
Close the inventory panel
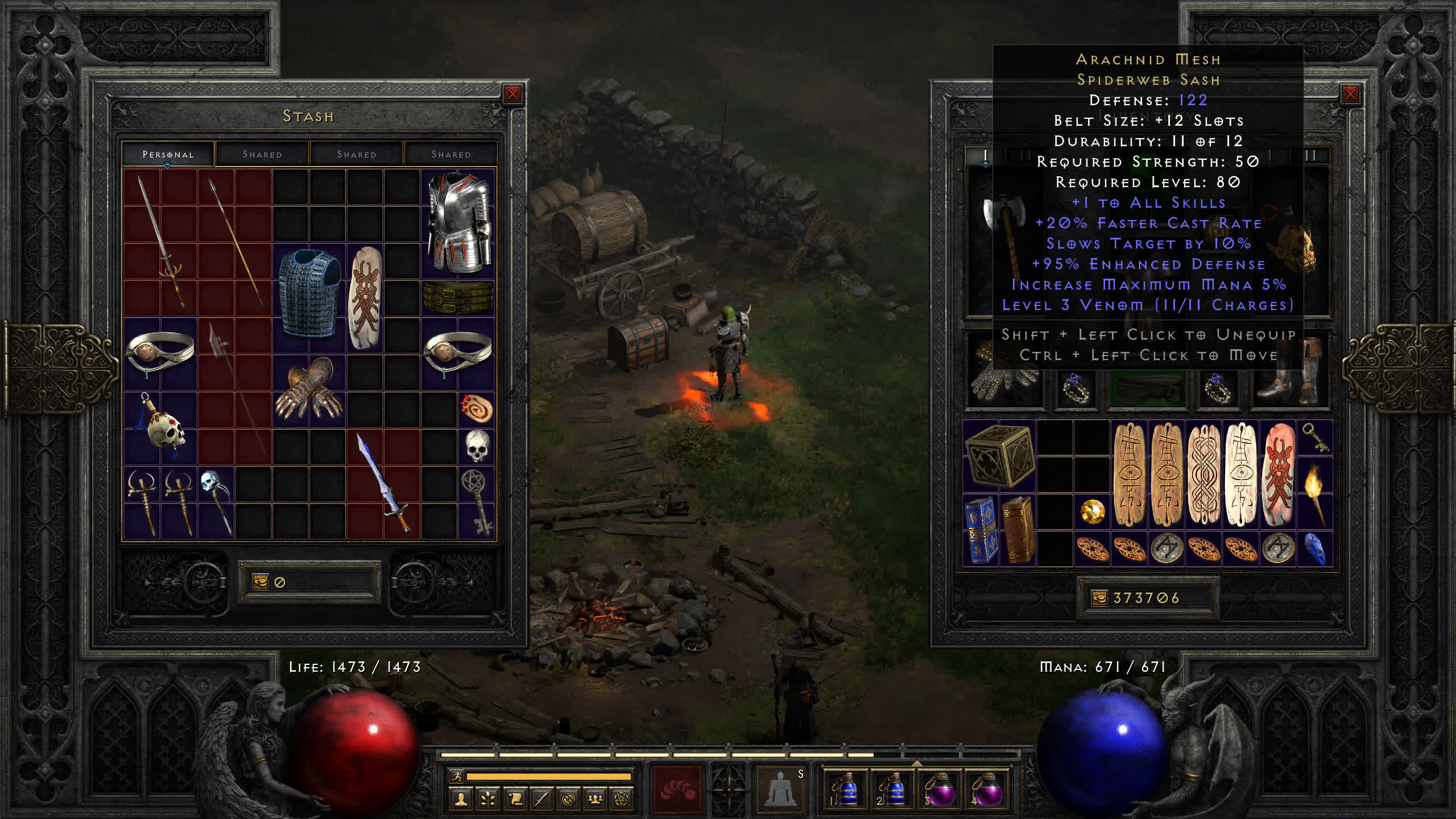pyautogui.click(x=1350, y=94)
